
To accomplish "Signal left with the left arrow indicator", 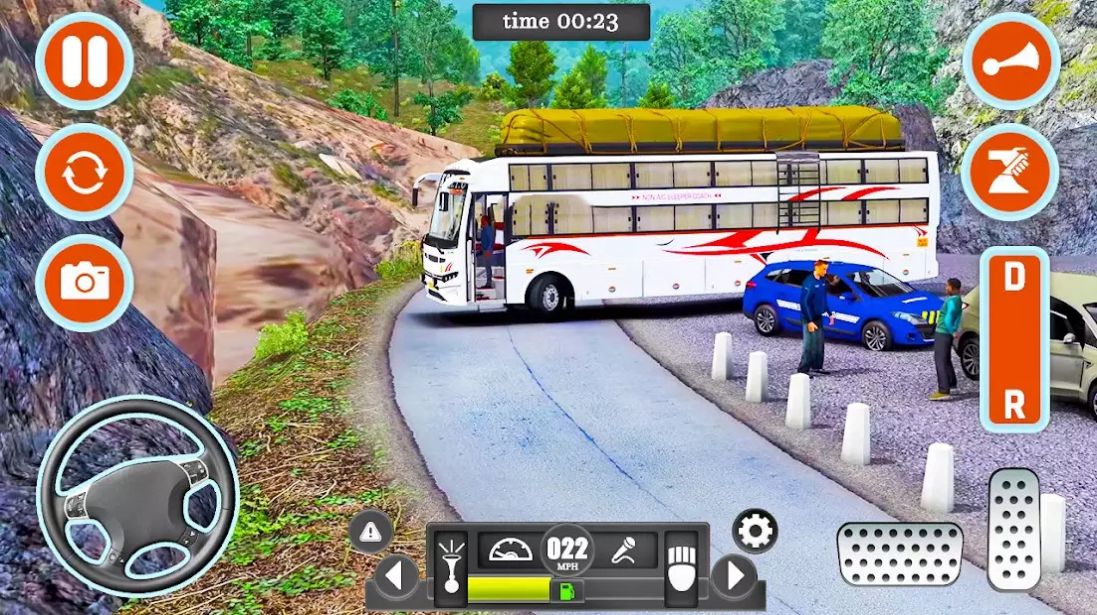I will tap(396, 575).
